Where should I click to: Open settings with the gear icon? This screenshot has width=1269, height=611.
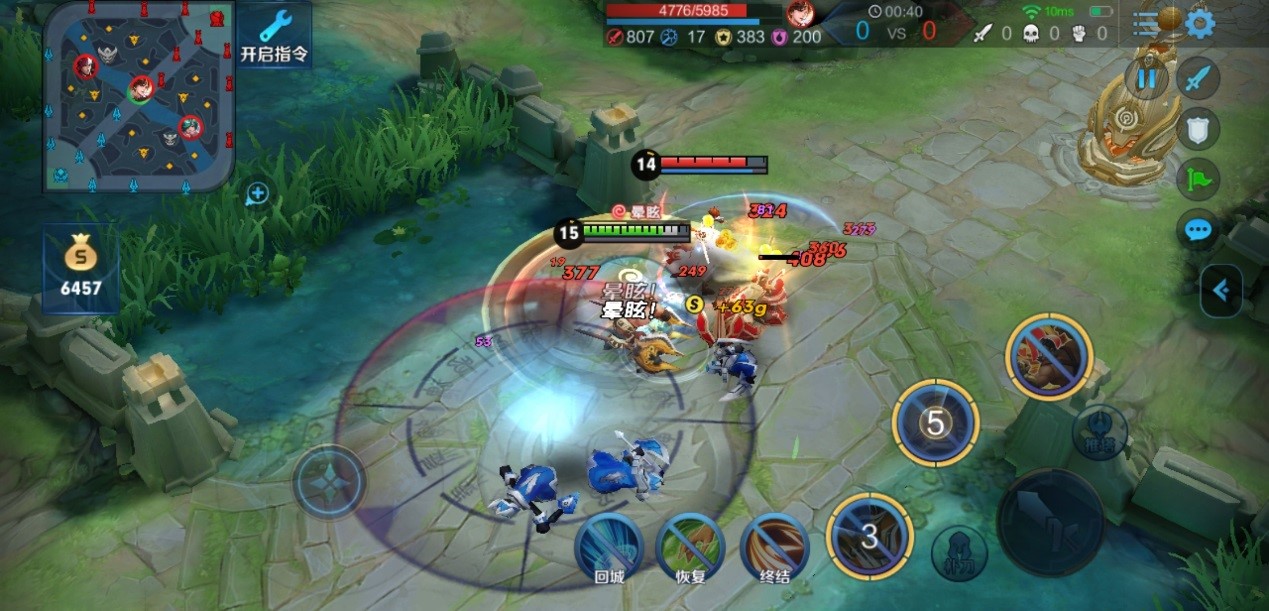pos(1199,23)
